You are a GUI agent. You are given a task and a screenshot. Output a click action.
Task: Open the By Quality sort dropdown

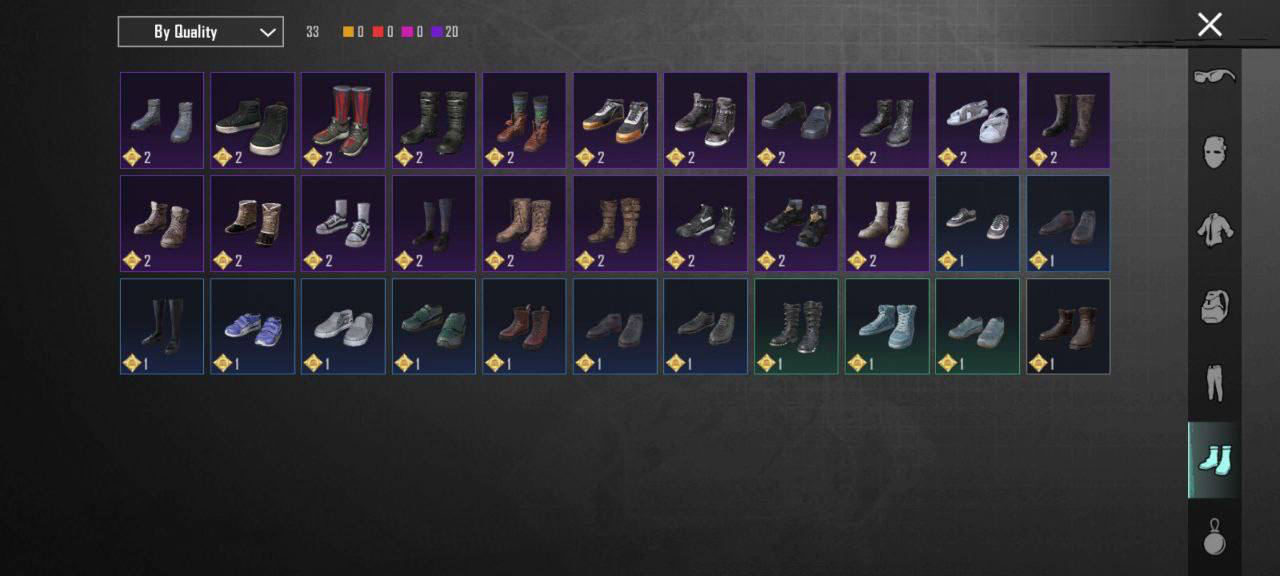pos(200,32)
